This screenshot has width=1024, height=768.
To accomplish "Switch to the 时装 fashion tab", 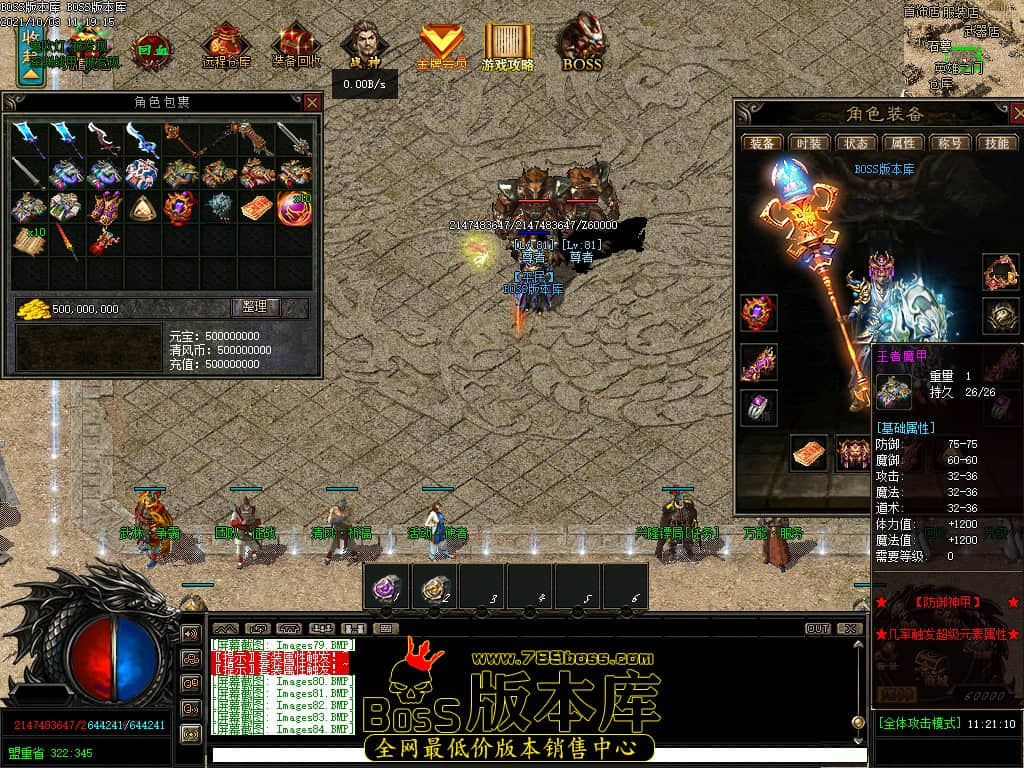I will (808, 143).
